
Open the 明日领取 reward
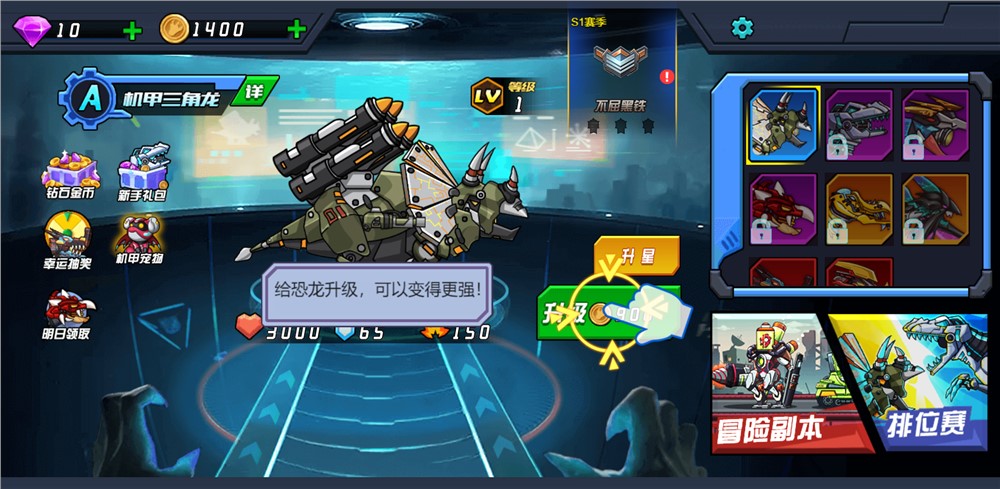pos(67,314)
